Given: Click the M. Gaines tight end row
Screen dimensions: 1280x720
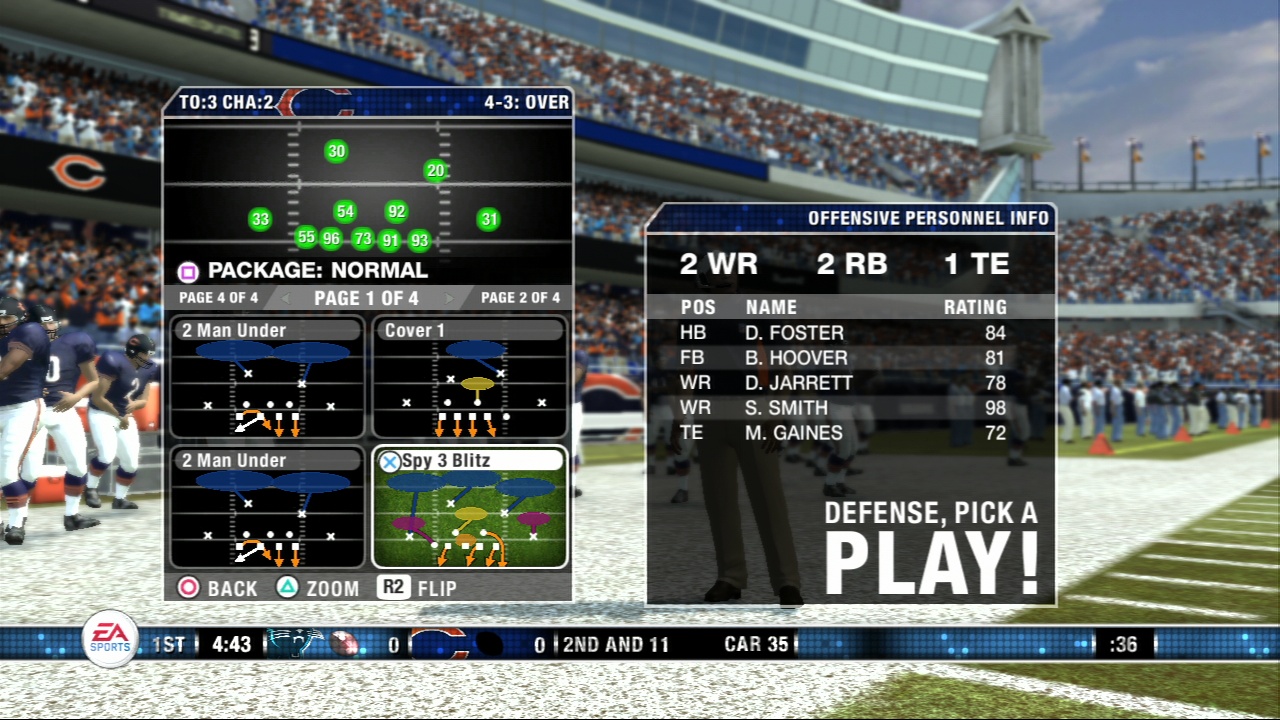Looking at the screenshot, I should click(x=850, y=433).
